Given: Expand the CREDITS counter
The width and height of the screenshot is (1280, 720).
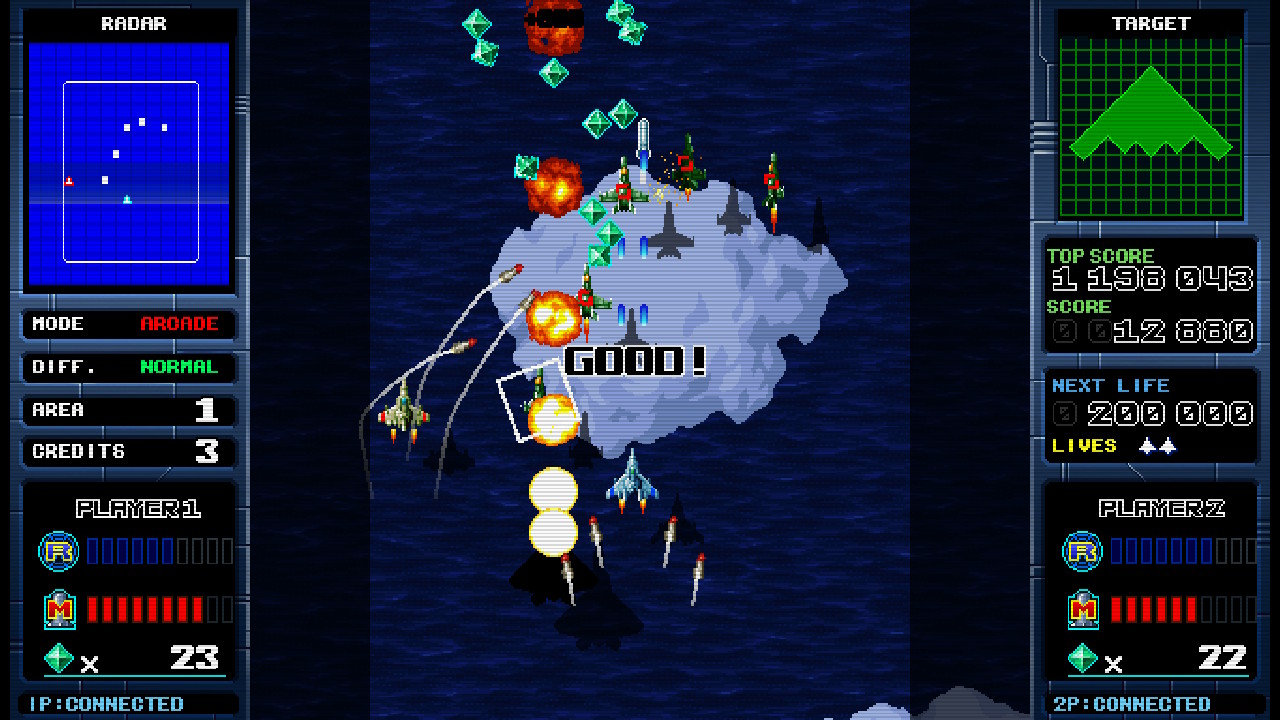Looking at the screenshot, I should (128, 451).
